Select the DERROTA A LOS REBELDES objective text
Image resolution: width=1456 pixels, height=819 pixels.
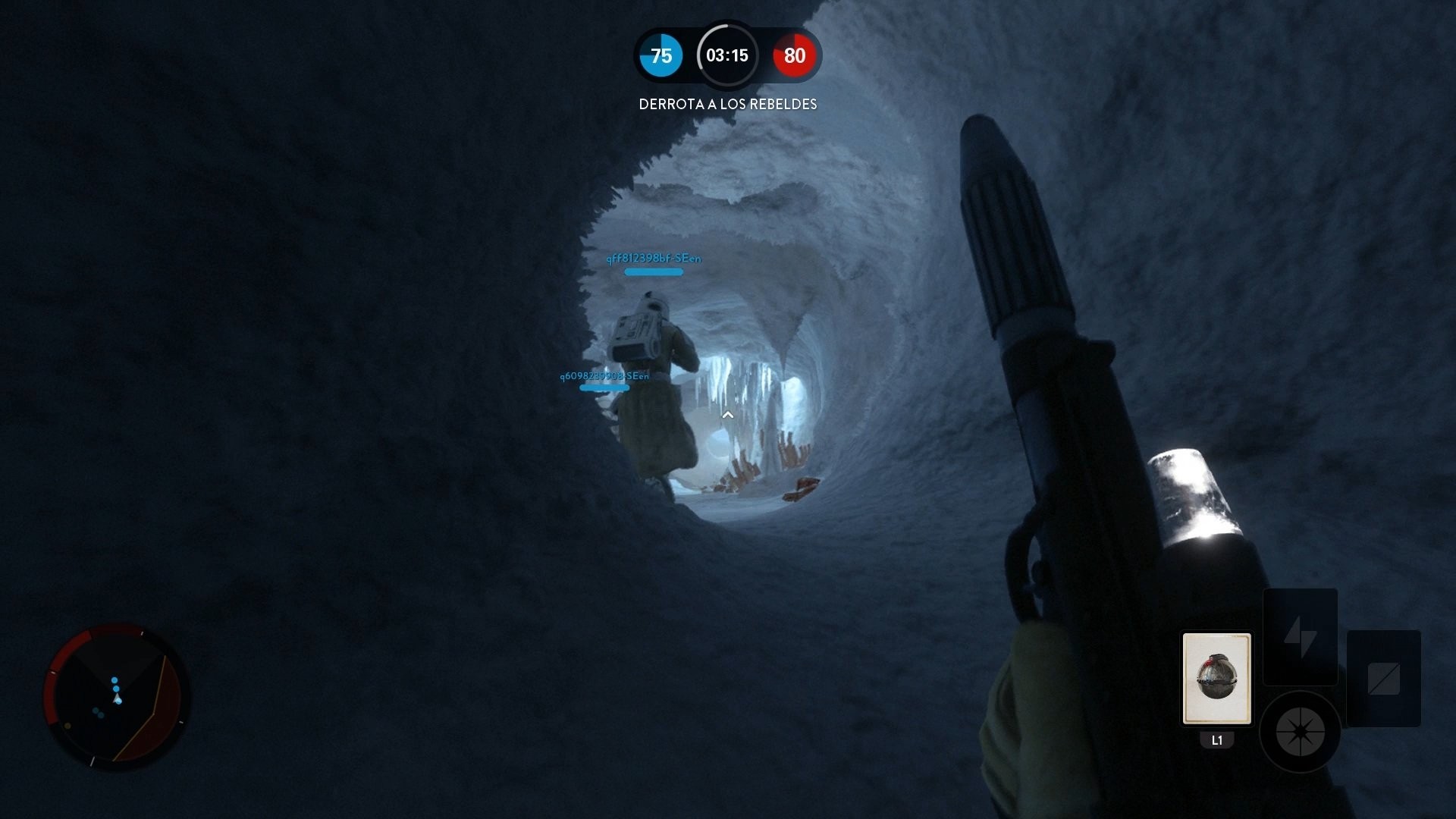click(x=727, y=105)
